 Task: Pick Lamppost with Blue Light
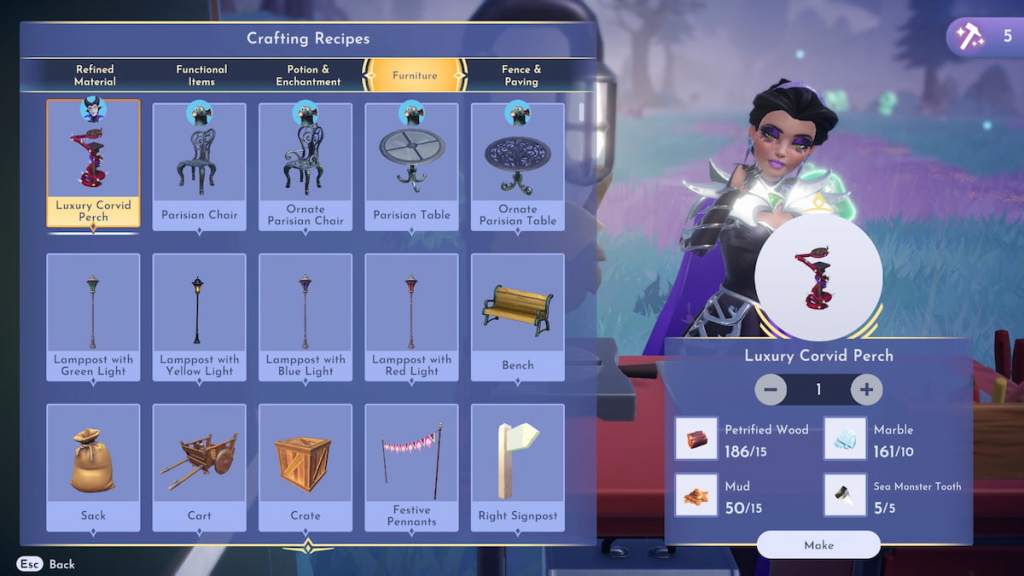(x=305, y=316)
